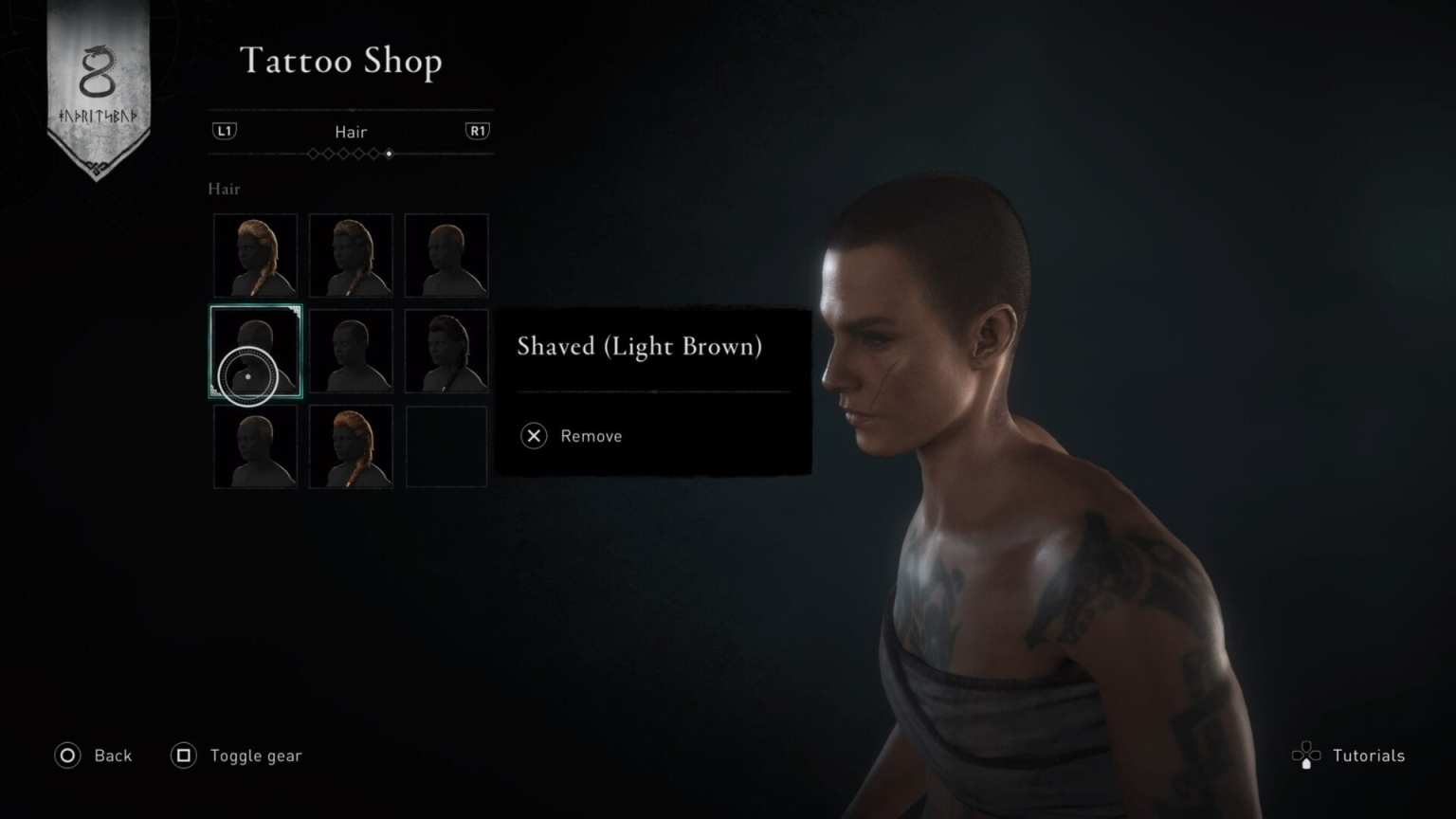Click the Hair section heading above the grid
The width and height of the screenshot is (1456, 819).
tap(224, 190)
